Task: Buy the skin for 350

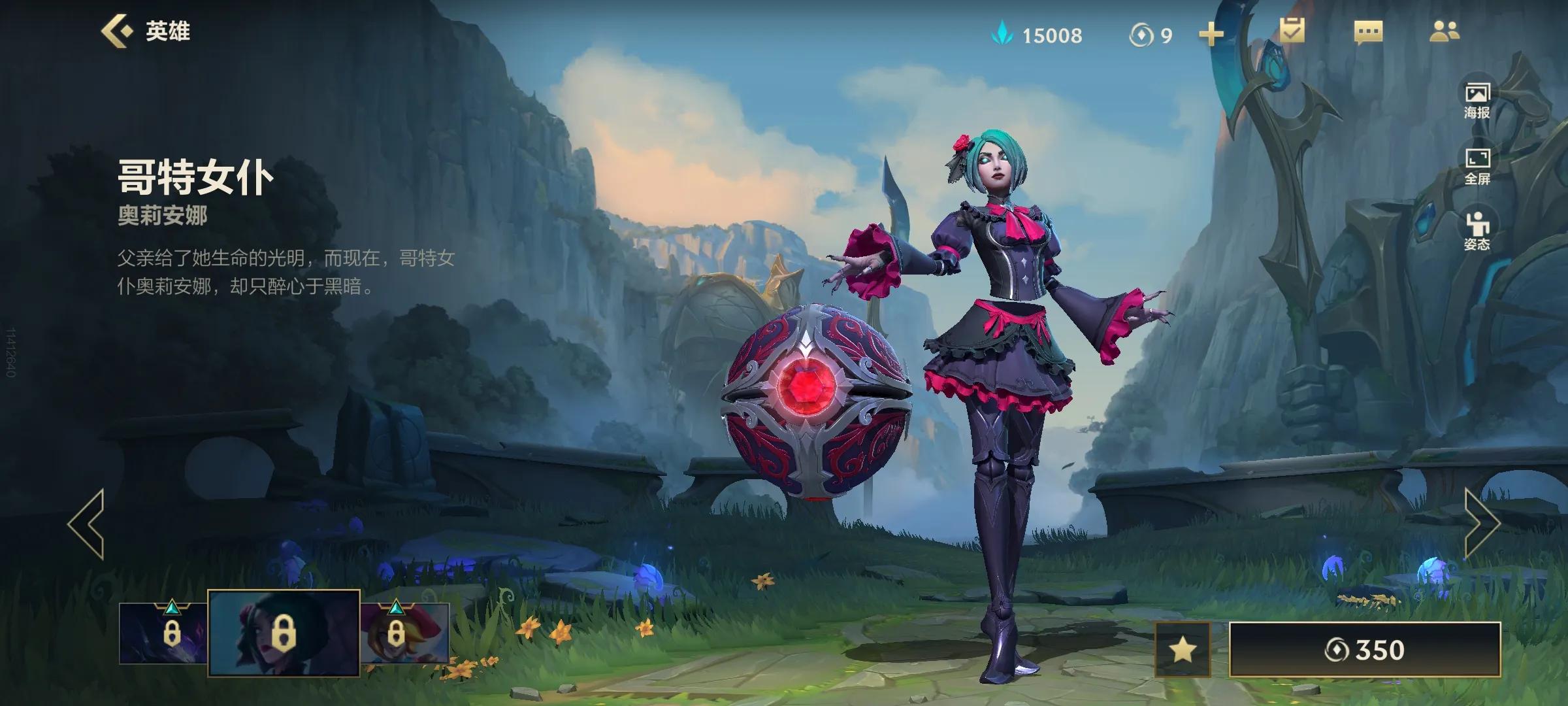Action: 1365,650
